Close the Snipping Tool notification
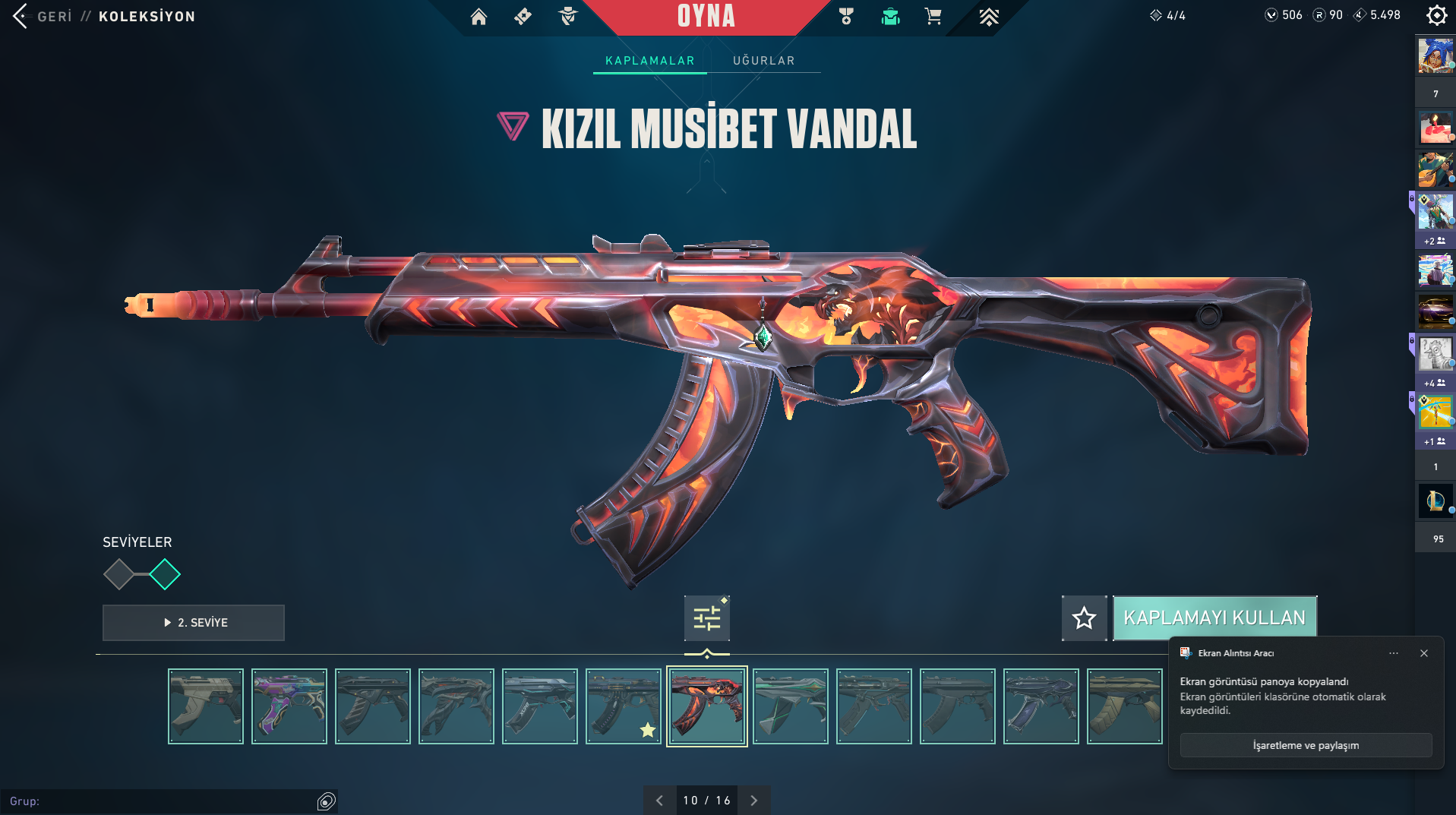Viewport: 1456px width, 815px height. (1424, 653)
